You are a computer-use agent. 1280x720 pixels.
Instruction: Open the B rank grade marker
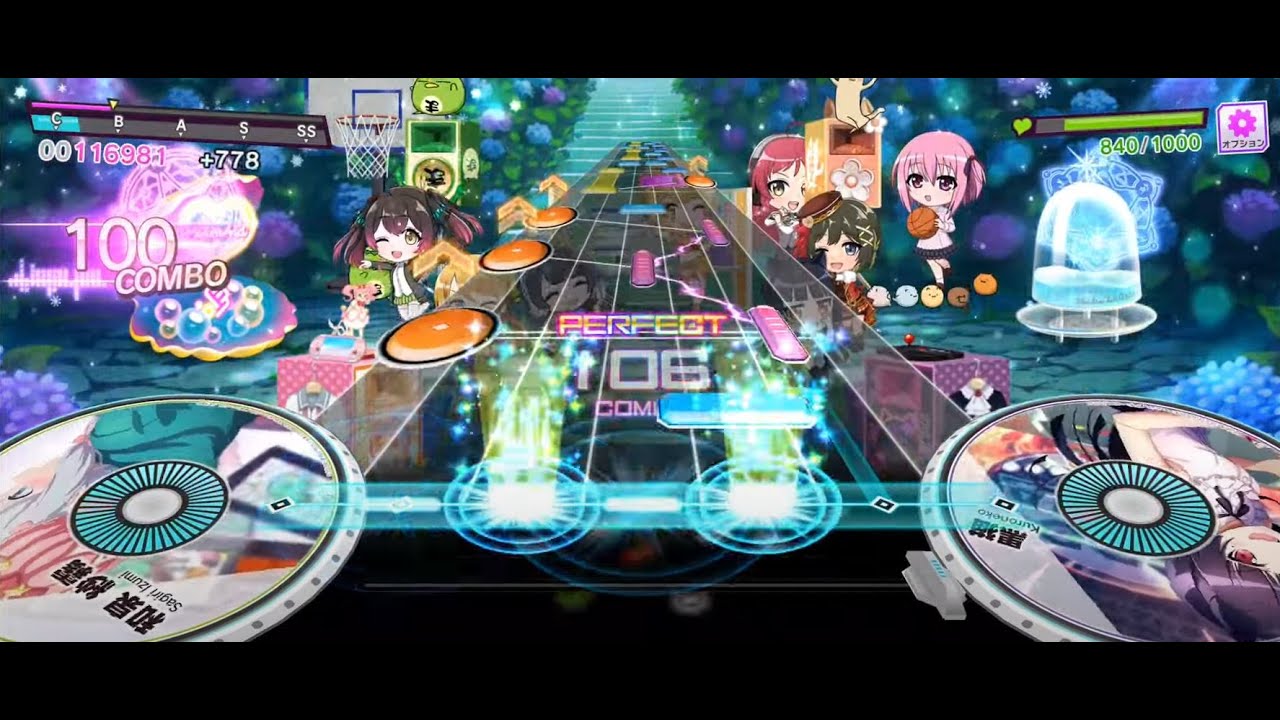pos(118,122)
